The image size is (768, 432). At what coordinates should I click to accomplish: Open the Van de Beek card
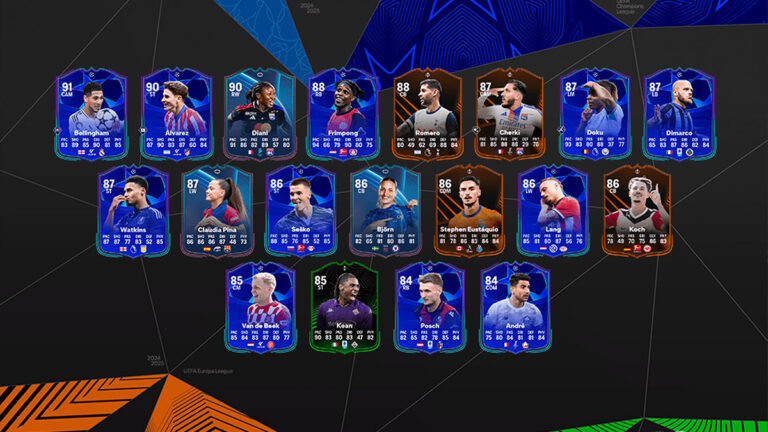tap(260, 307)
